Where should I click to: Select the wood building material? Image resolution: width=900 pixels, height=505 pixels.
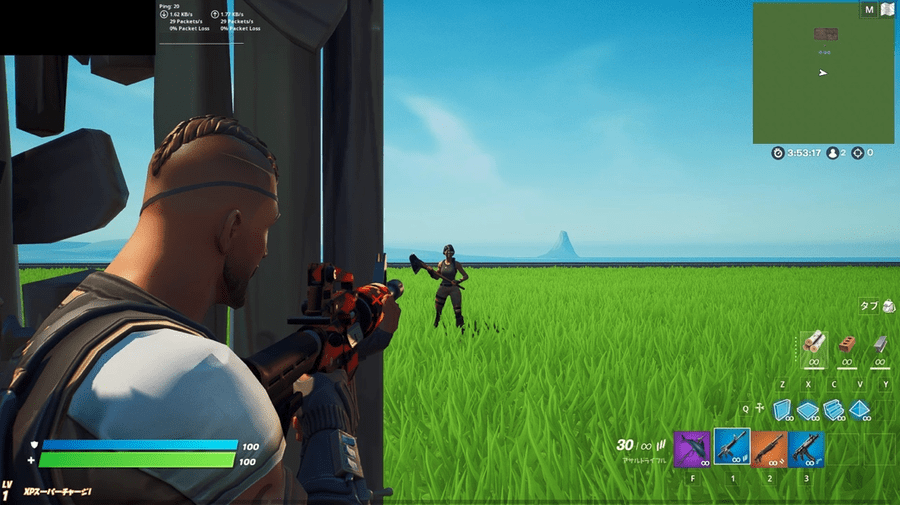(x=812, y=345)
